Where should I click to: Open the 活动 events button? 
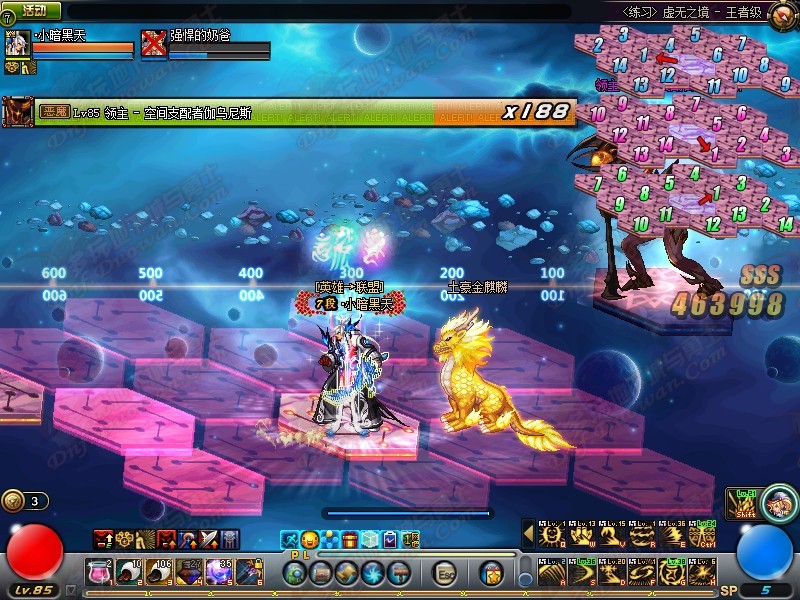[34, 11]
